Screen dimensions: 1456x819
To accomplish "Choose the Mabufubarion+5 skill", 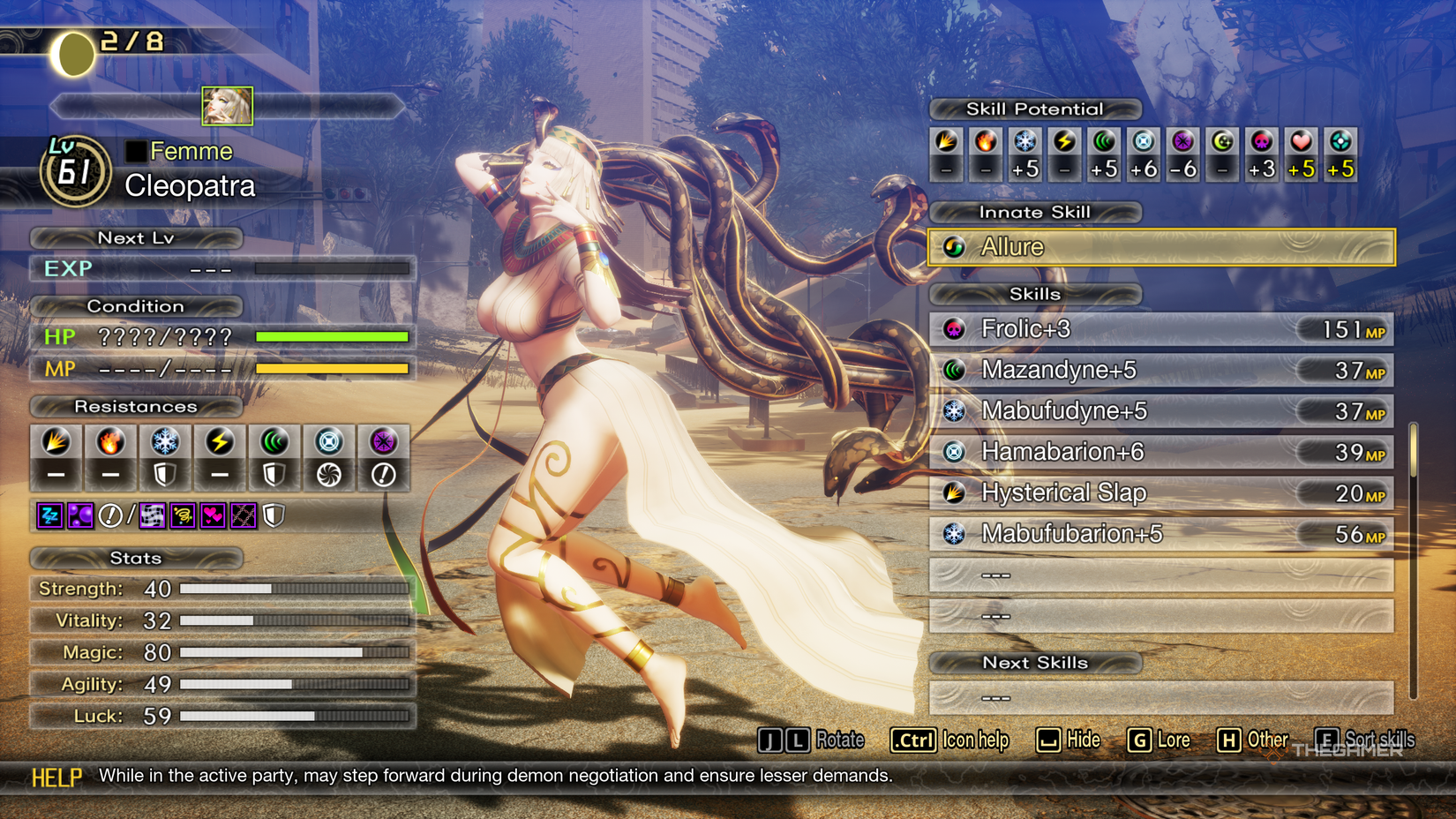I will tap(1161, 534).
